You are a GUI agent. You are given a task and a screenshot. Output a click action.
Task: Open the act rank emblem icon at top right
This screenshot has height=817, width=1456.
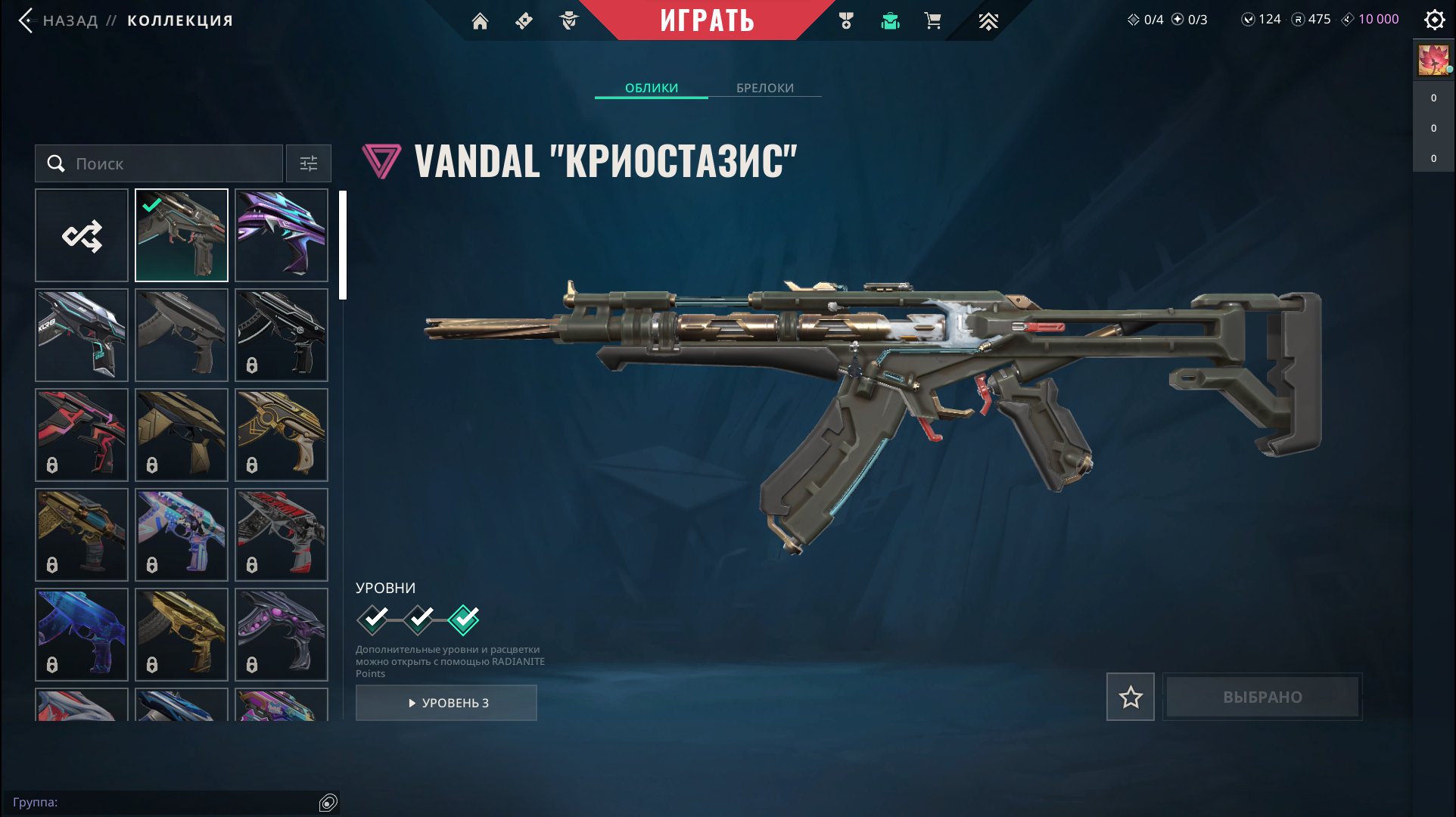click(988, 21)
